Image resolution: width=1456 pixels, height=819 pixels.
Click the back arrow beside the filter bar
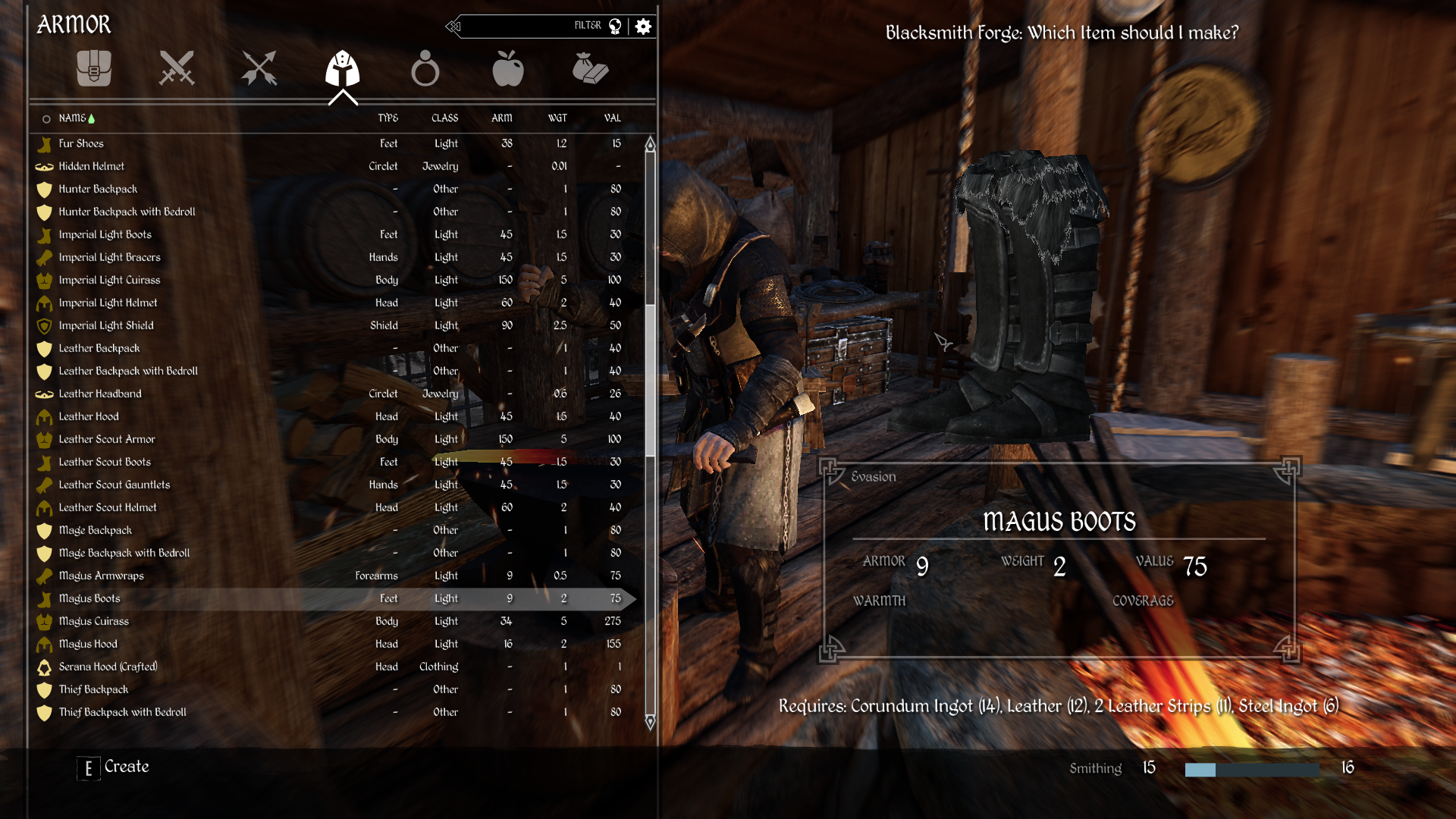[453, 26]
